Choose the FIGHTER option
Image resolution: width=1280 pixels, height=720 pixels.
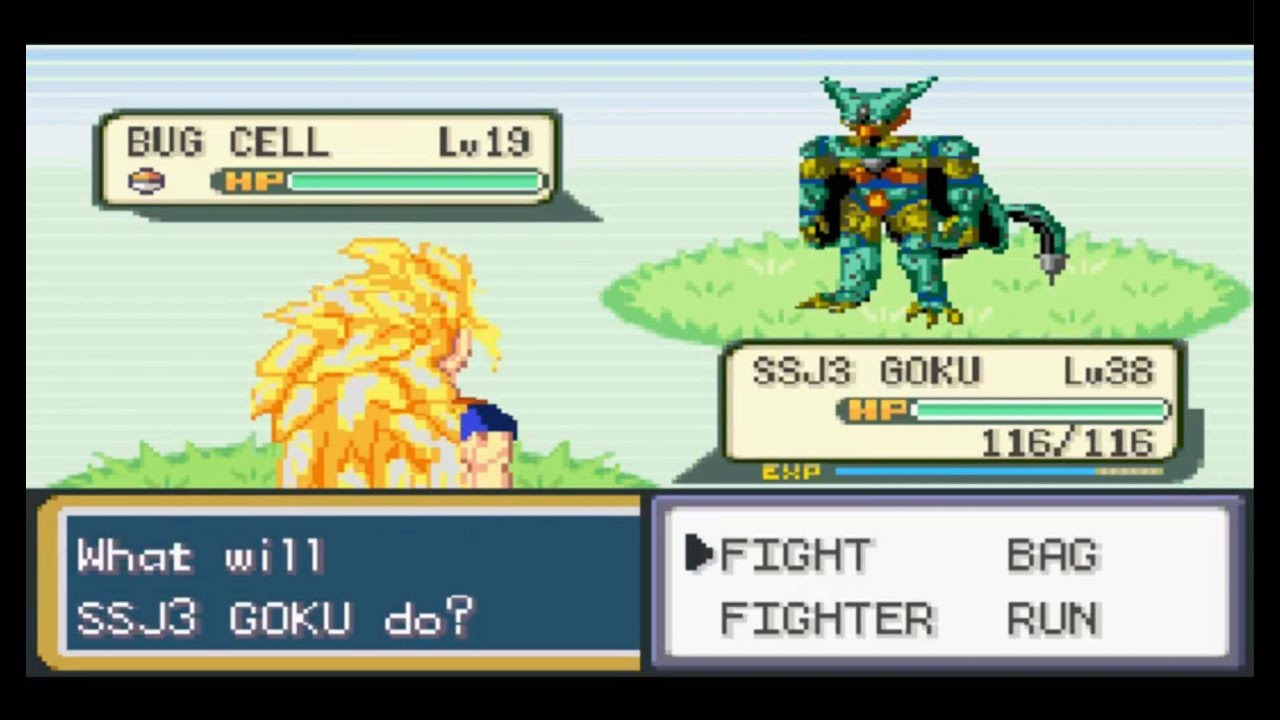(x=827, y=619)
